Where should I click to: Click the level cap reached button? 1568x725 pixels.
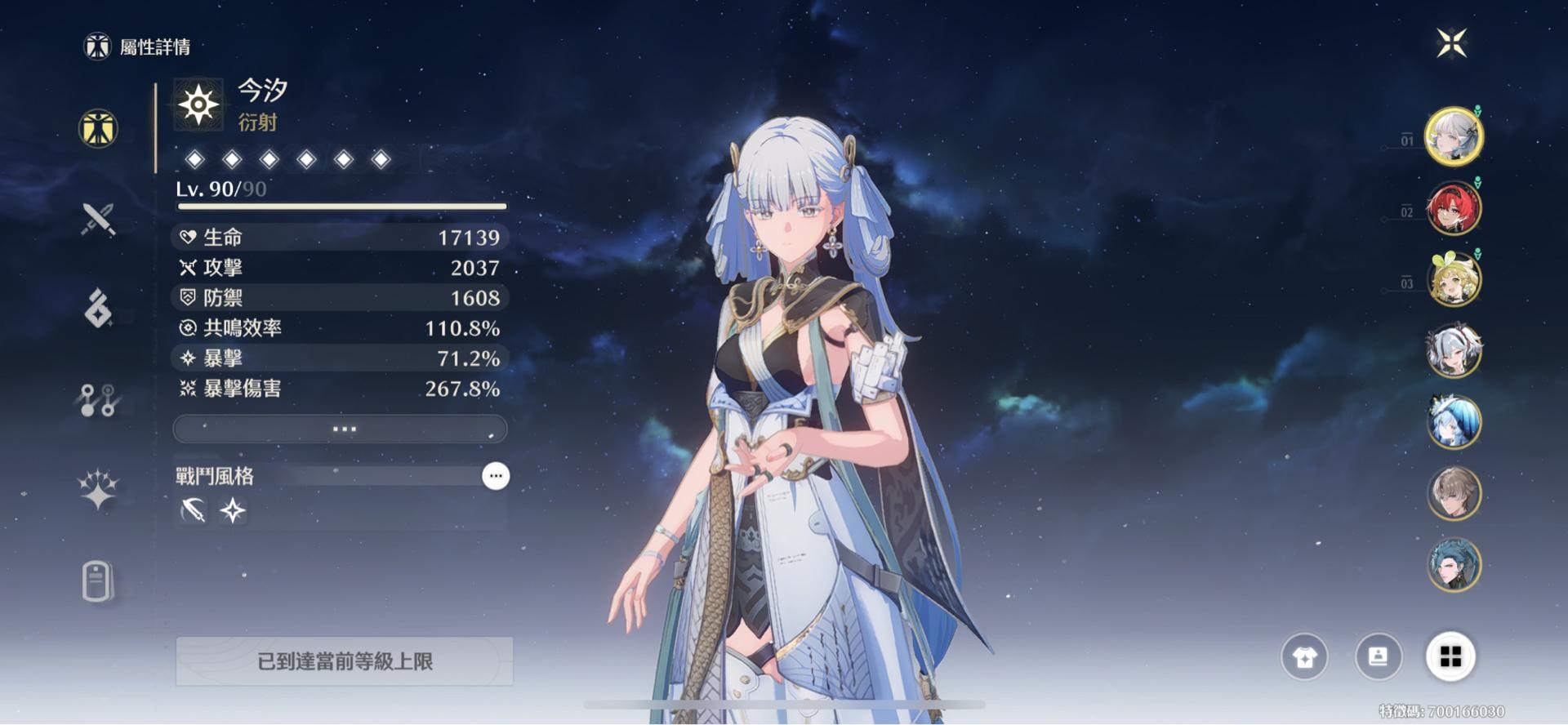[x=344, y=661]
